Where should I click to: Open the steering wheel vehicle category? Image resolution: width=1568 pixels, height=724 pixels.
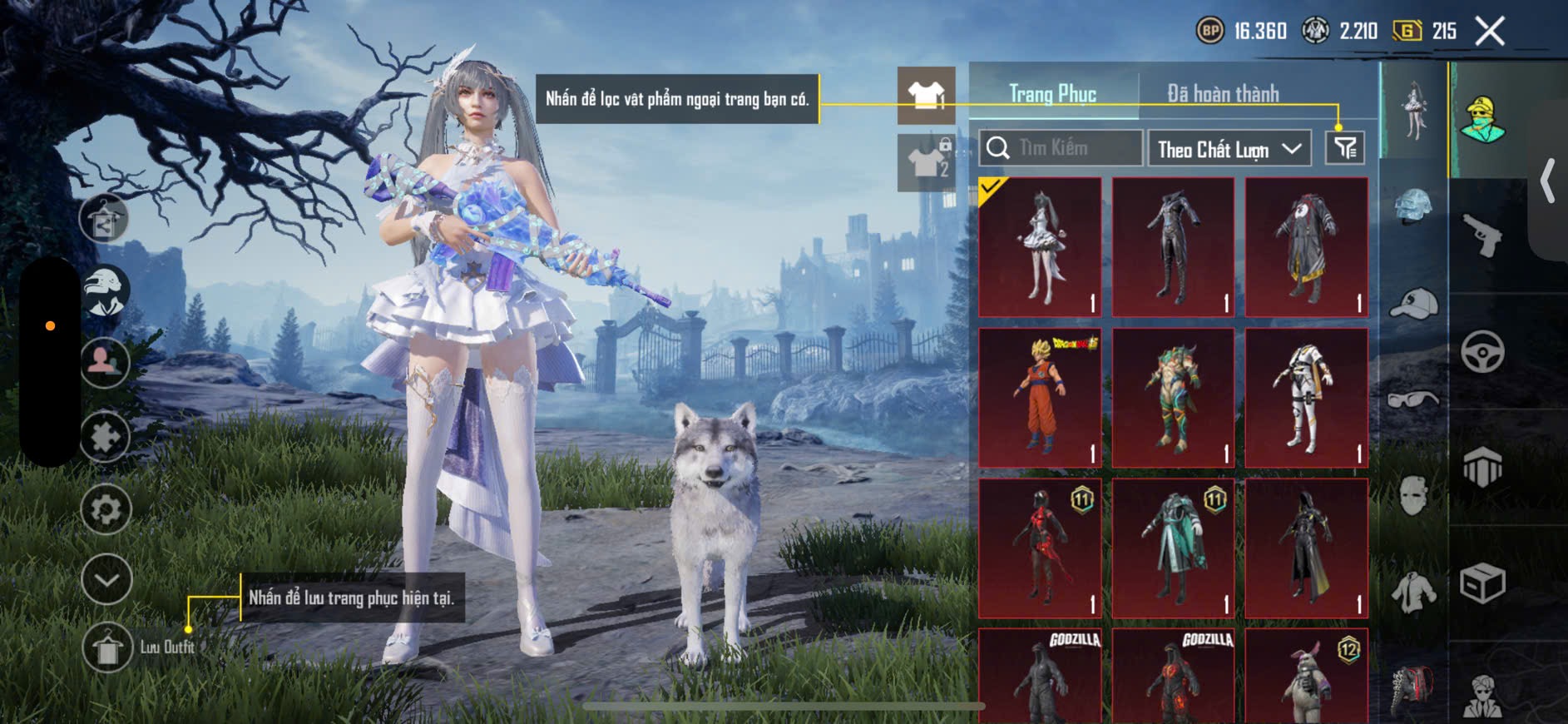tap(1482, 351)
